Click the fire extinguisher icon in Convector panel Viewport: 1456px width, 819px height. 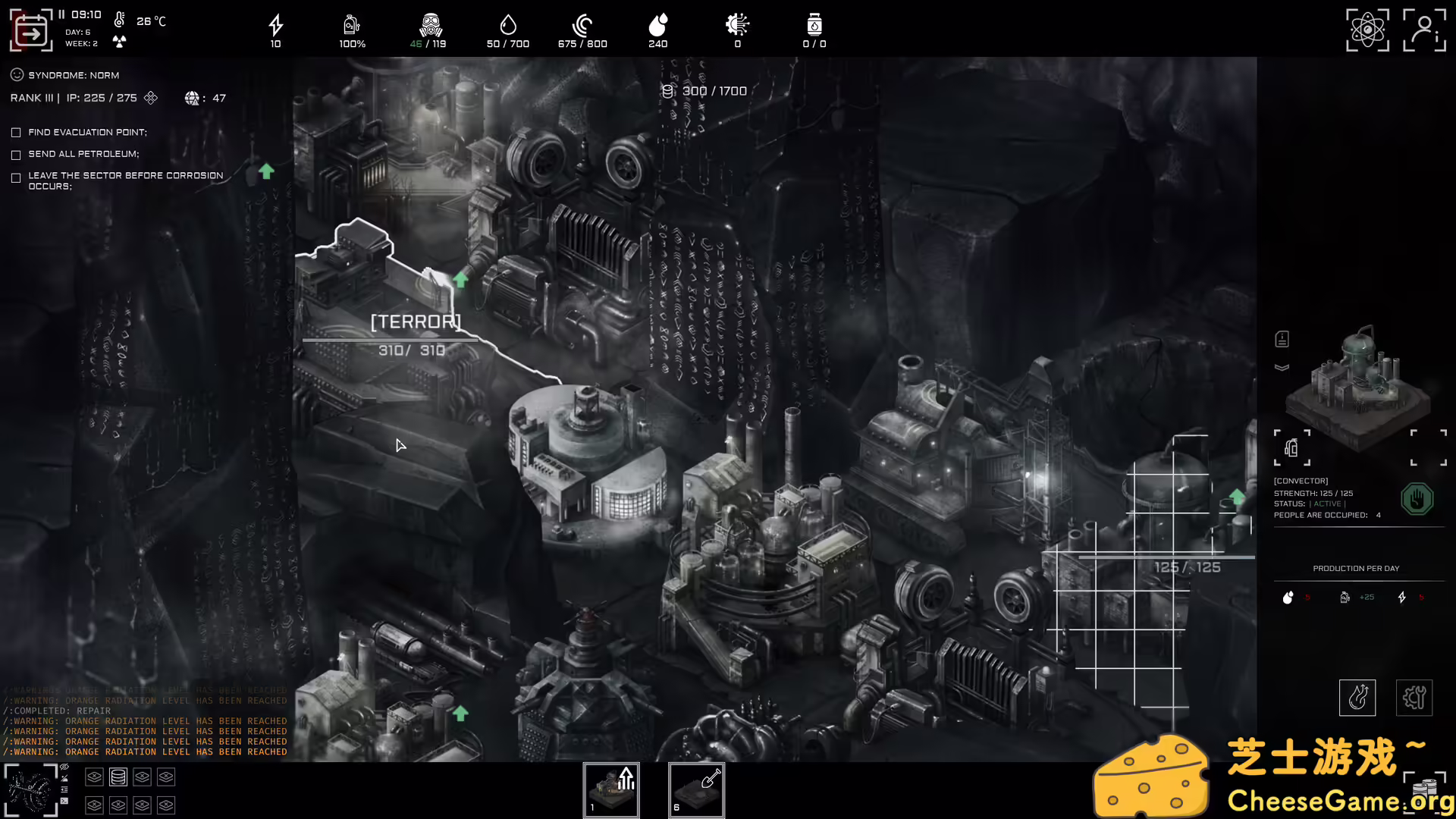(1291, 447)
